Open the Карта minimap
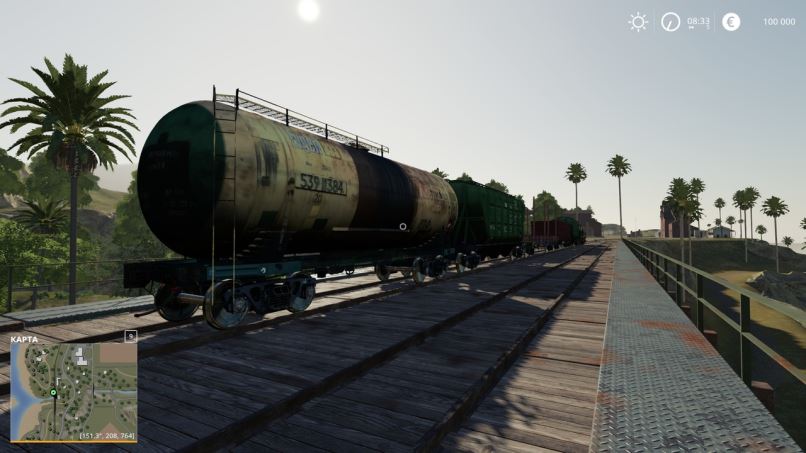 click(x=74, y=392)
